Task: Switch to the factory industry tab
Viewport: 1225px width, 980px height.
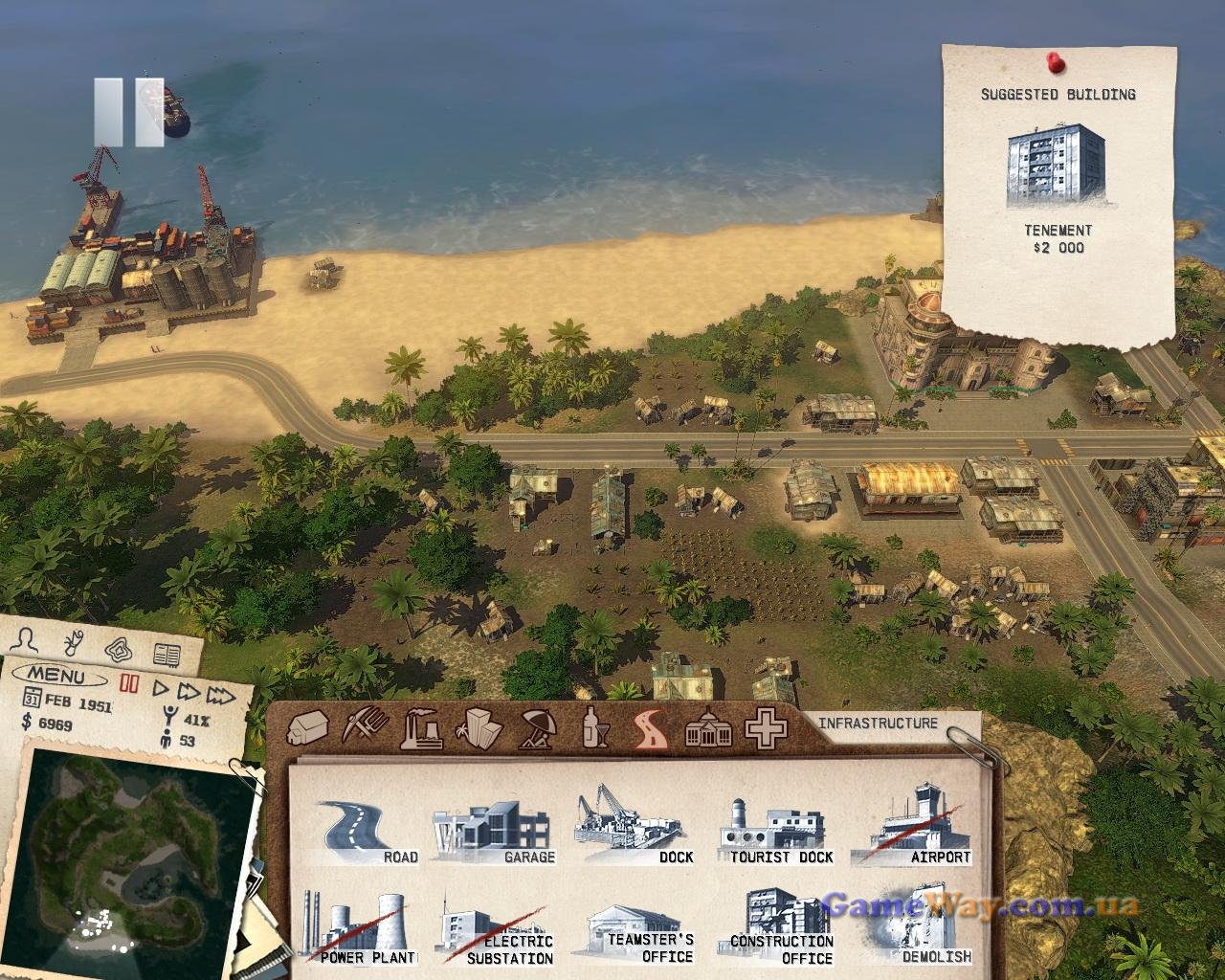Action: tap(421, 729)
